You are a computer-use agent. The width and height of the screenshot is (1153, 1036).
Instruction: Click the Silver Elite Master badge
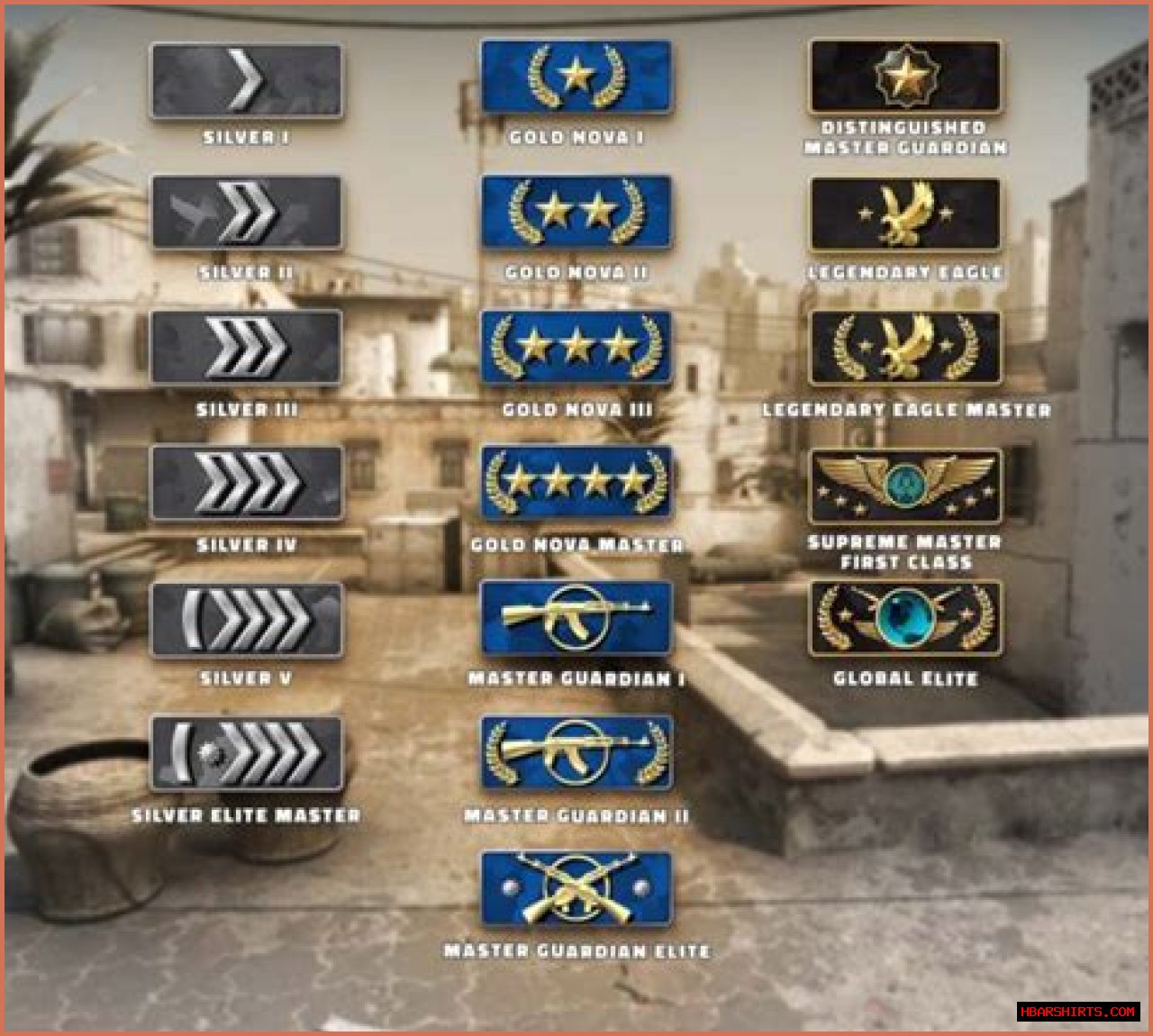246,754
